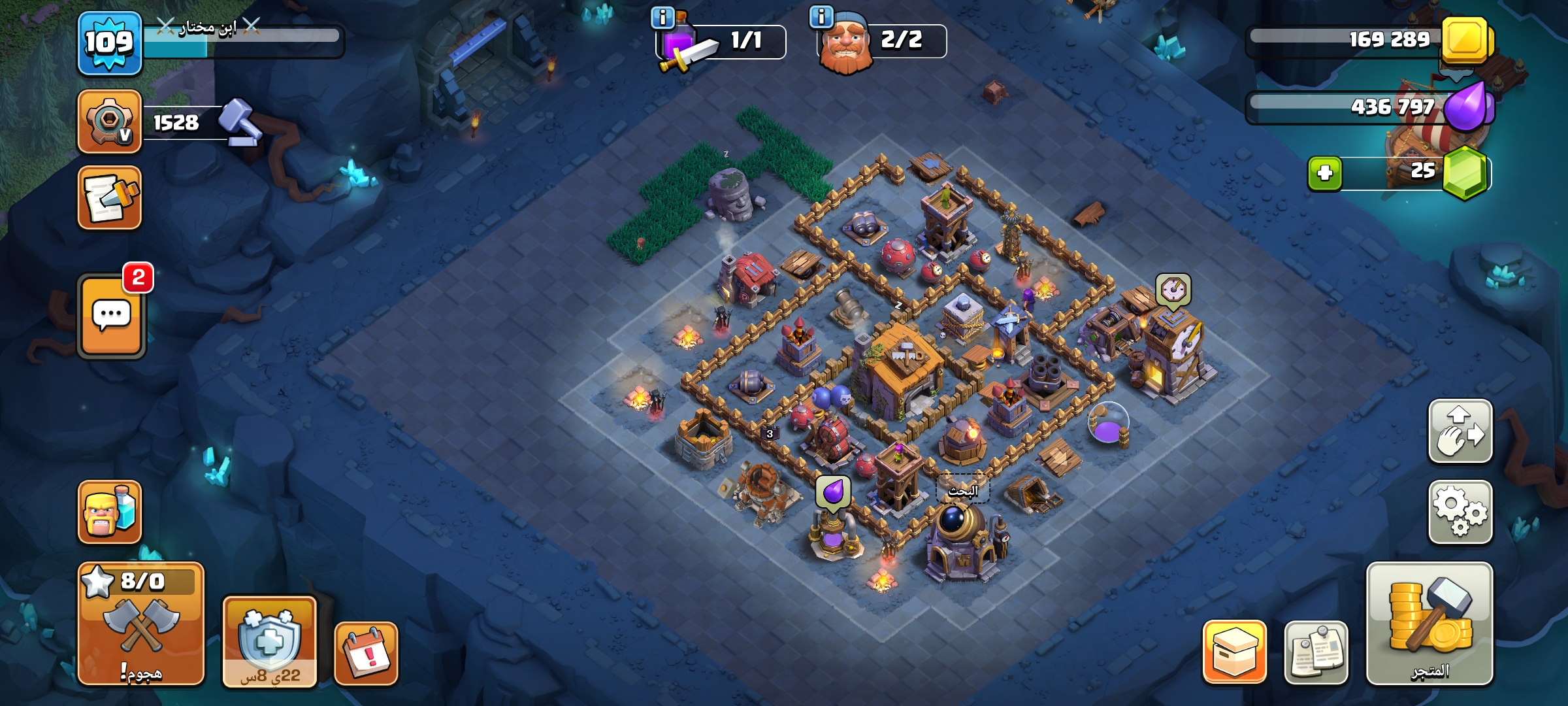Open the player level badge 109

click(x=110, y=42)
